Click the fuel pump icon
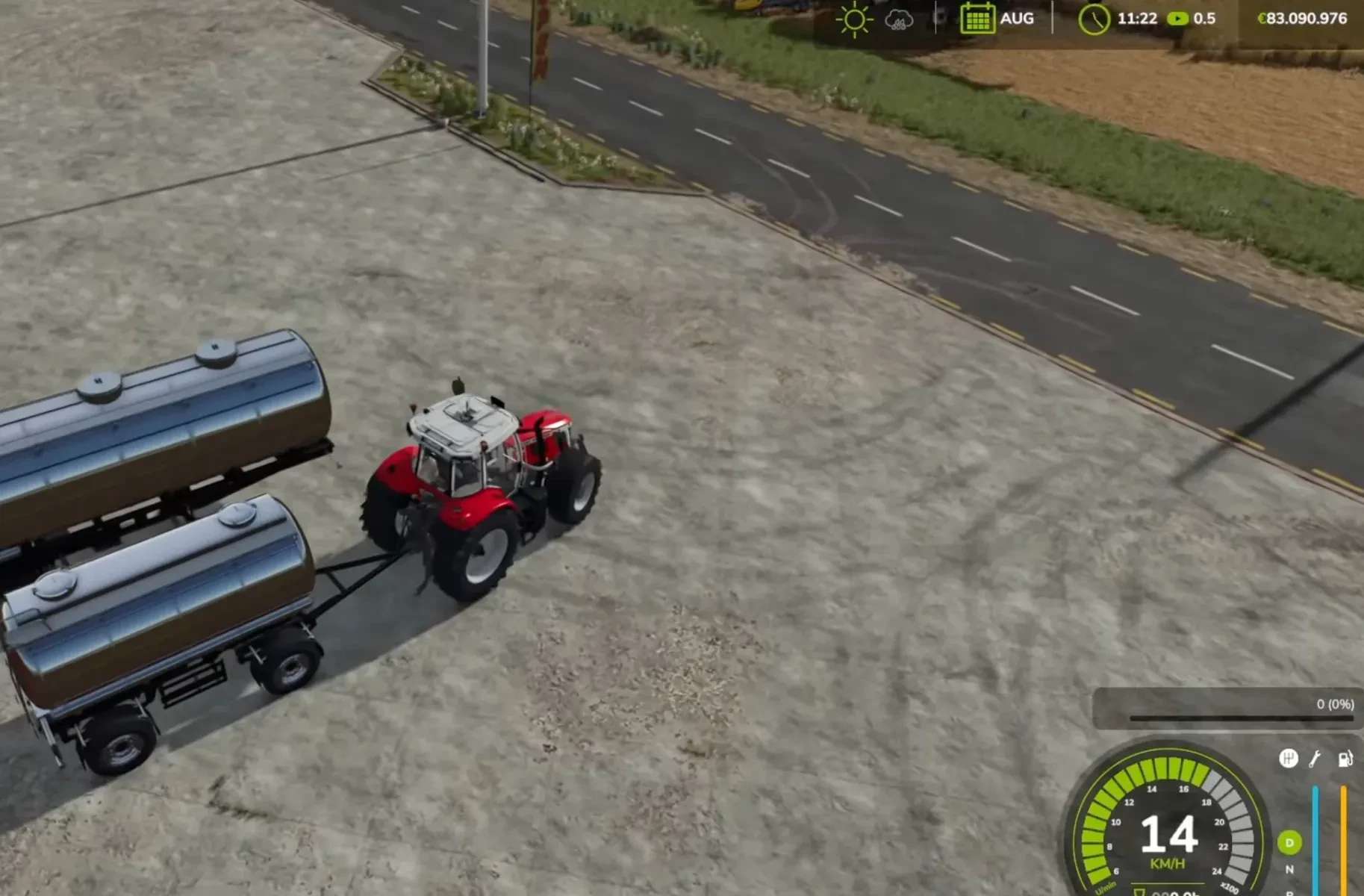Screen dimensions: 1364x896 pos(1345,759)
